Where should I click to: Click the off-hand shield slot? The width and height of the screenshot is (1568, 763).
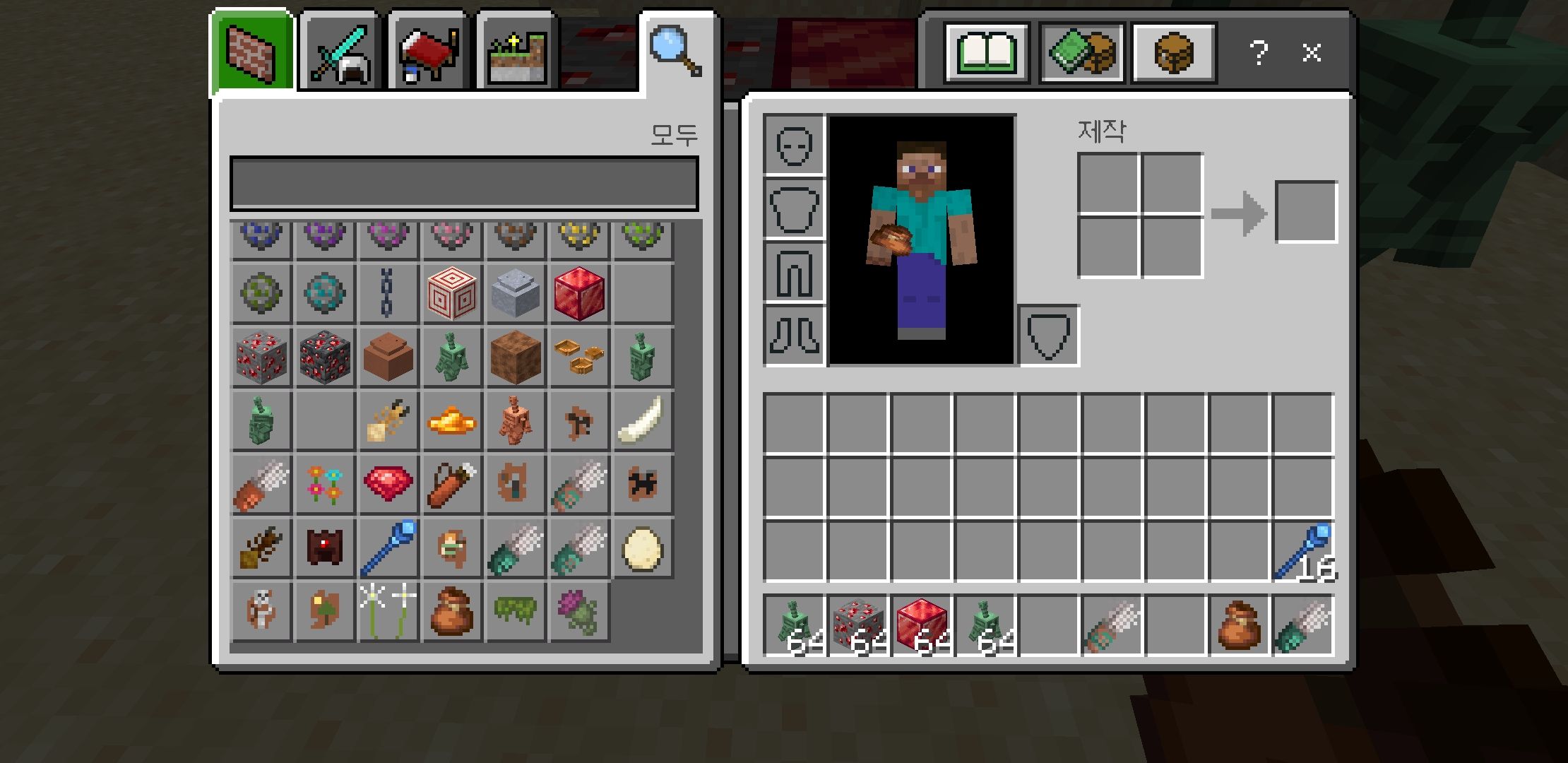tap(1048, 336)
